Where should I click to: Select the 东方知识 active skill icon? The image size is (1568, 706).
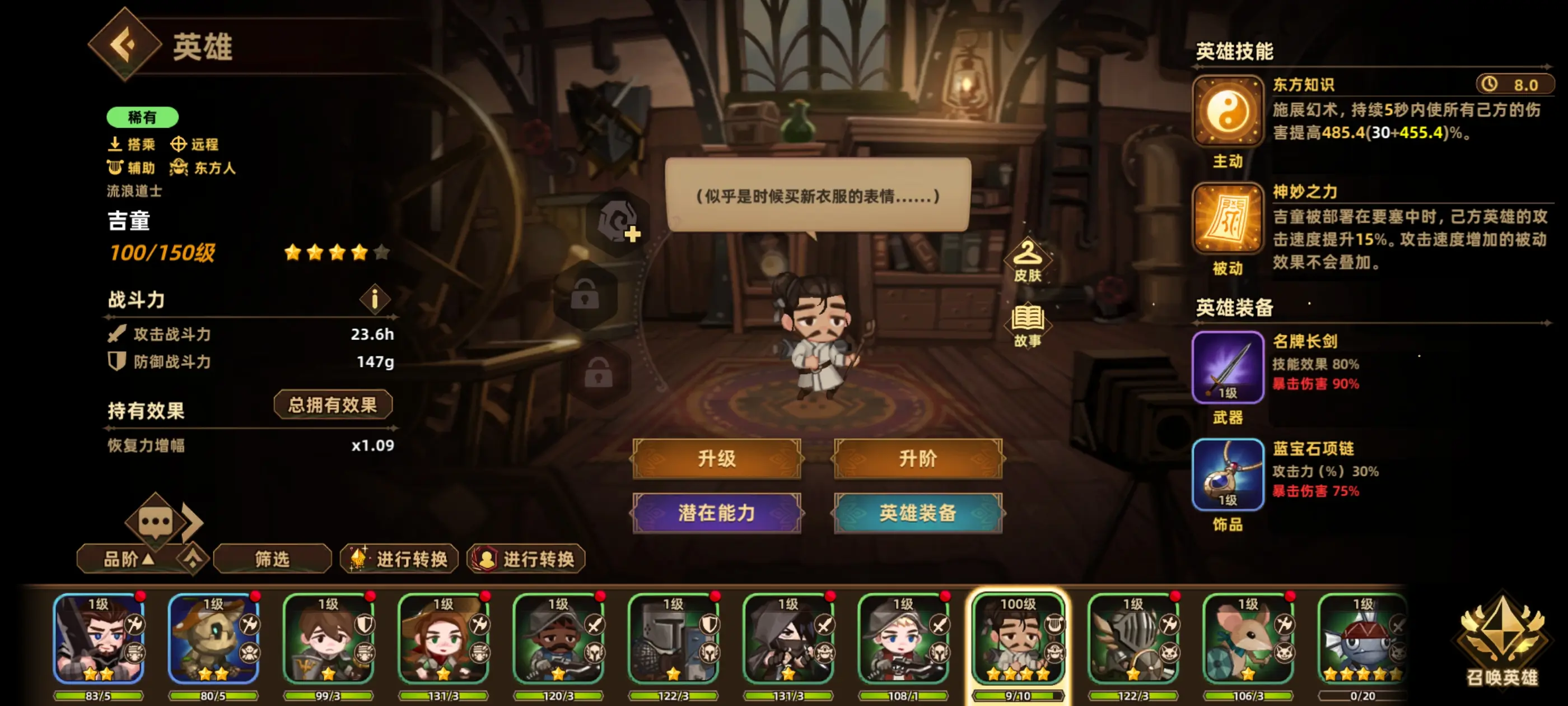1228,113
